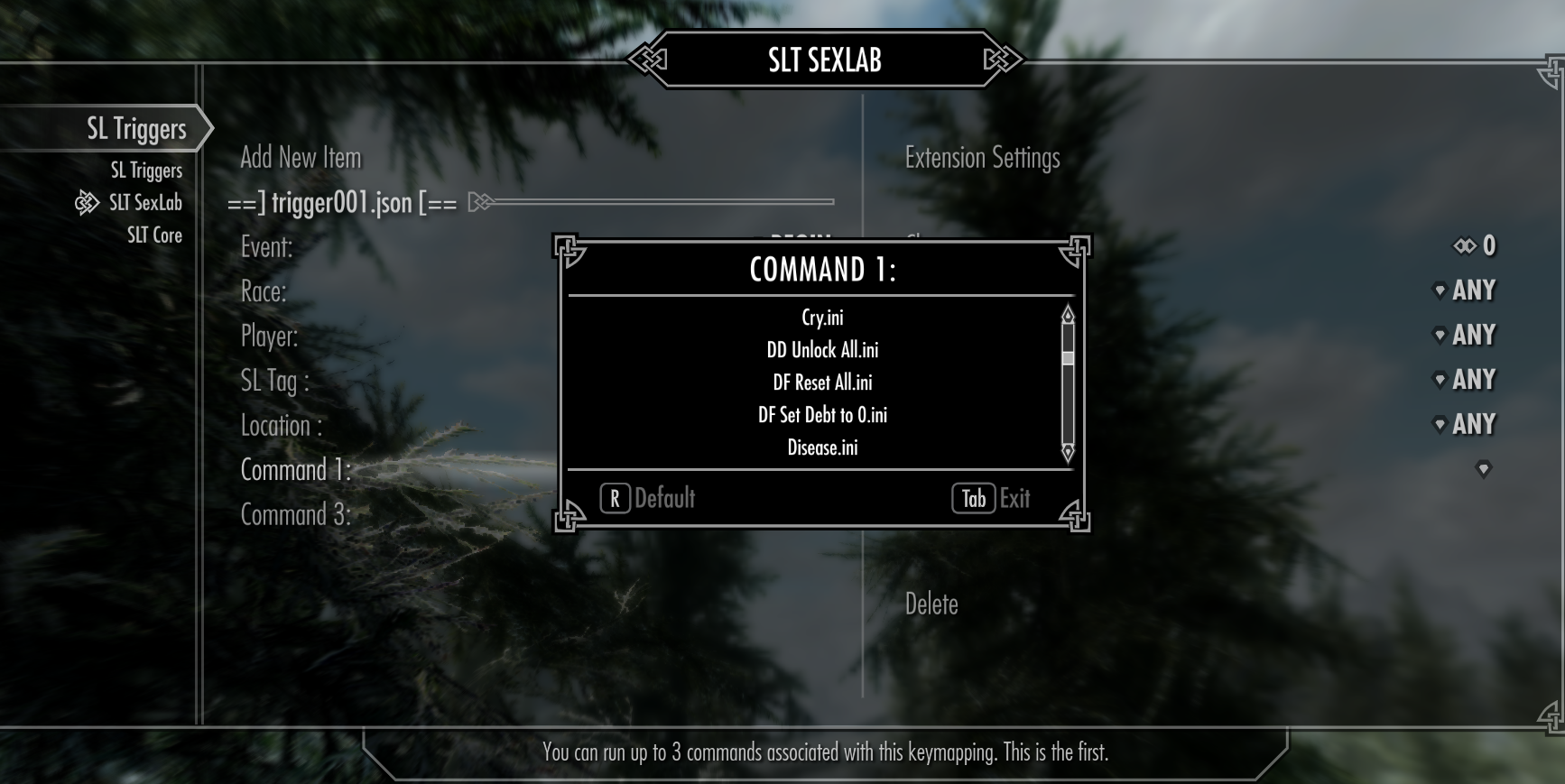The width and height of the screenshot is (1565, 784).
Task: Open the SLT Core page
Action: pos(153,235)
